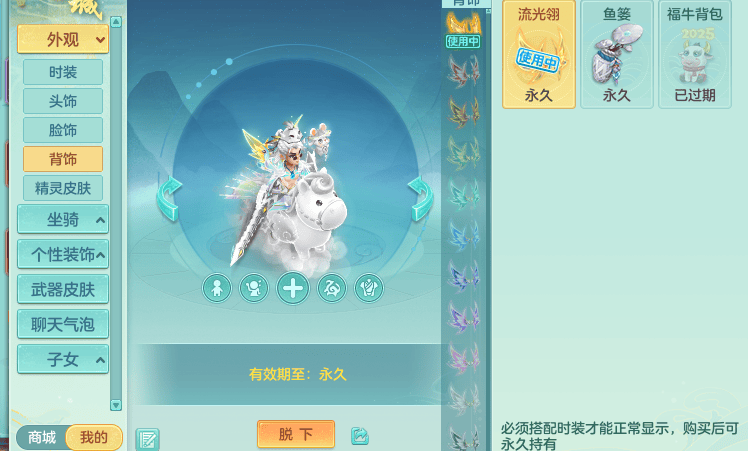Collapse the 外观 appearance category
The height and width of the screenshot is (451, 748).
pyautogui.click(x=63, y=40)
